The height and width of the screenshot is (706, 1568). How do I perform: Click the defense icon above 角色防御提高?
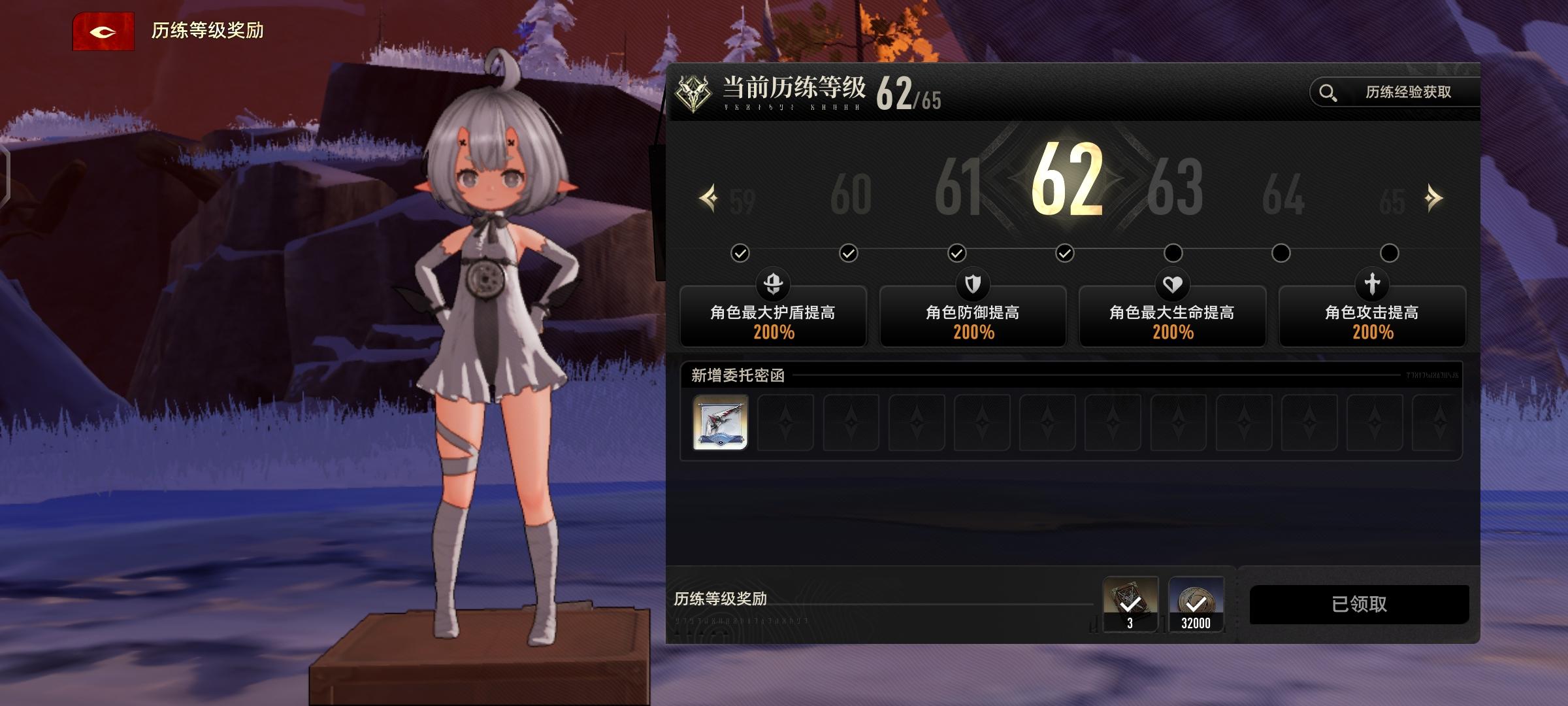click(973, 286)
